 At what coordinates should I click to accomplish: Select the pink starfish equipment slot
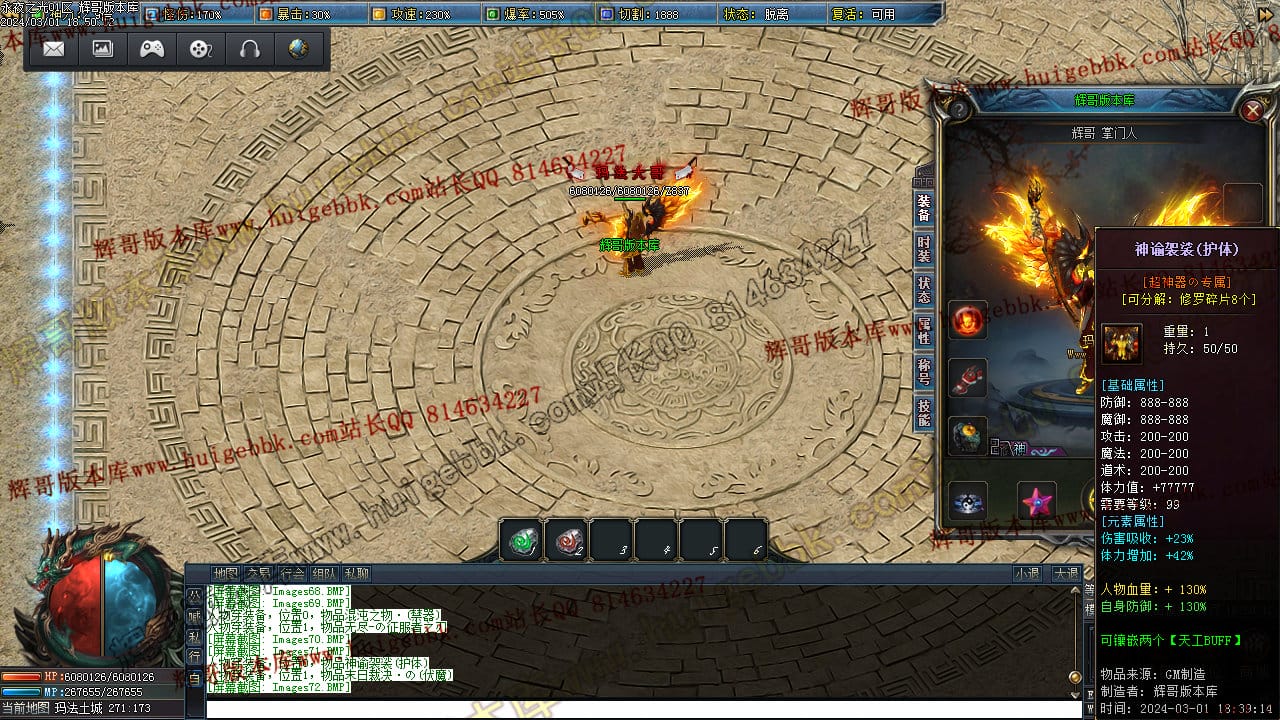(1037, 500)
